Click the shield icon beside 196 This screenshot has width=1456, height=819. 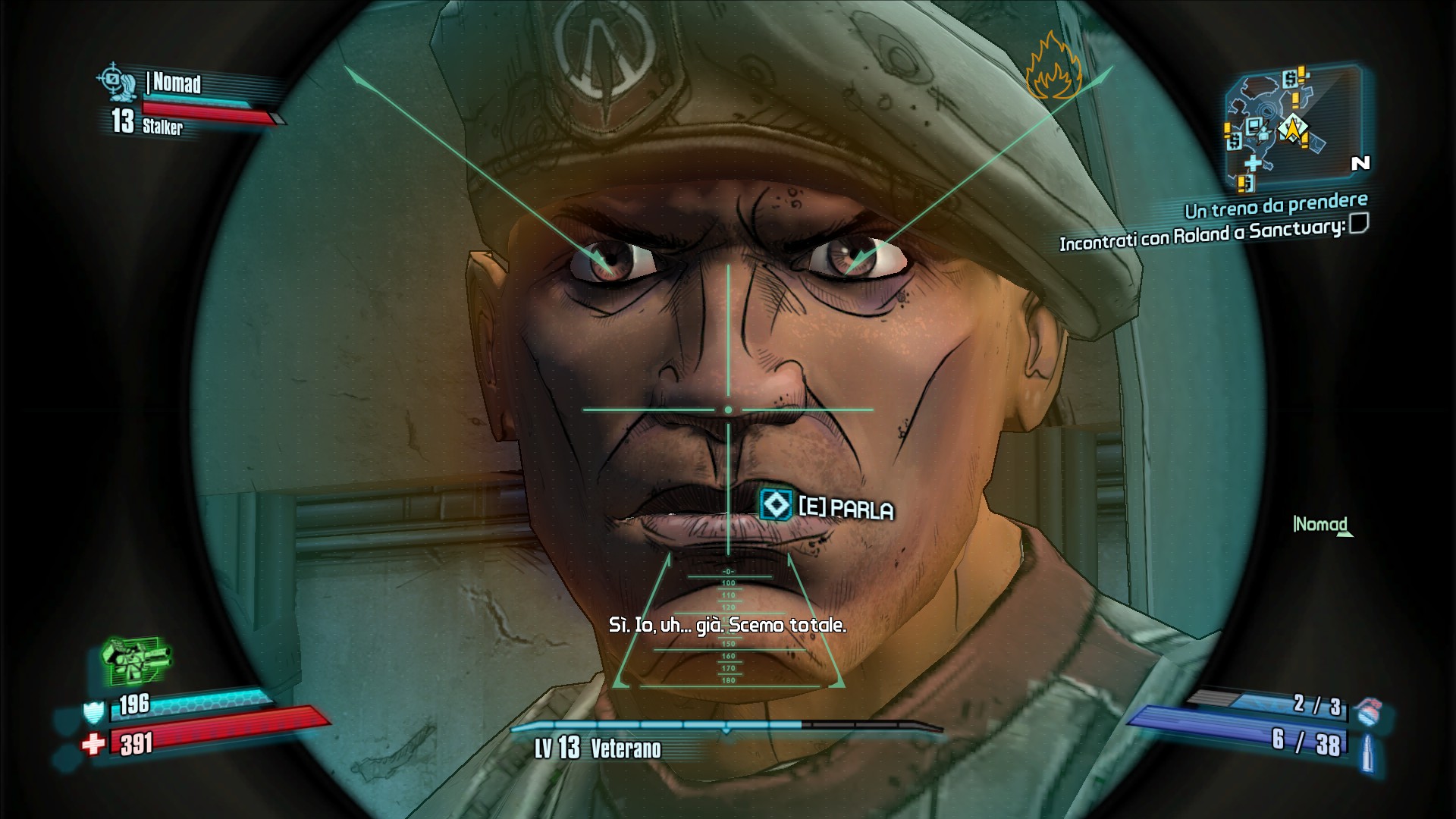point(93,712)
